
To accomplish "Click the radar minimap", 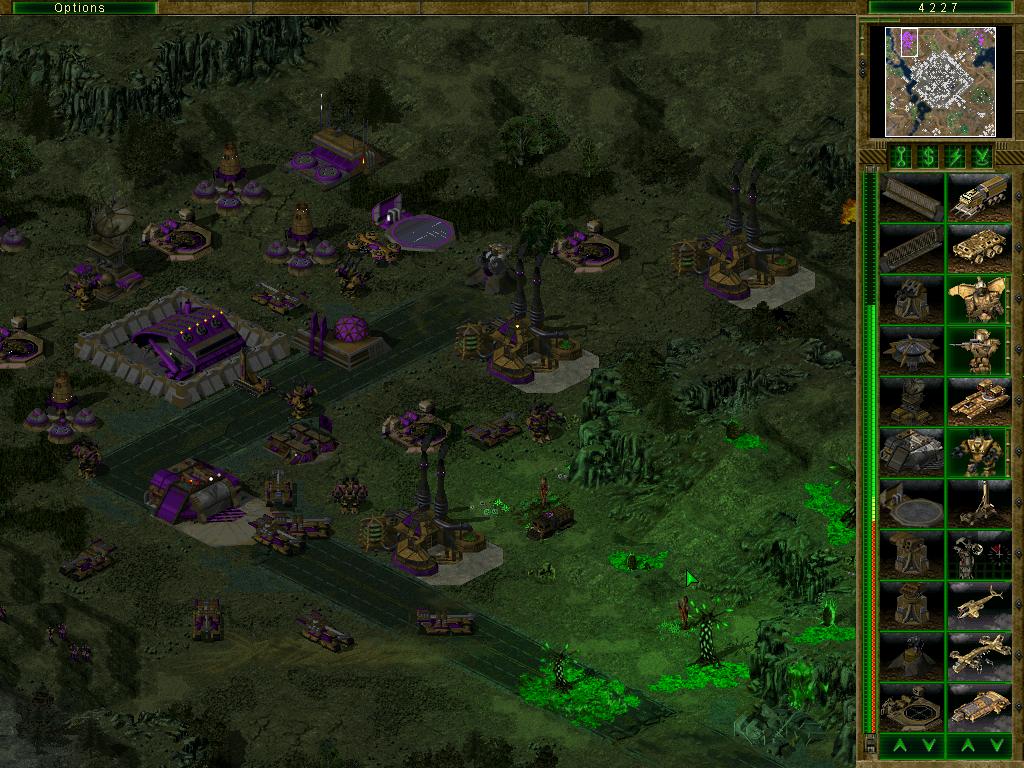I will click(940, 81).
